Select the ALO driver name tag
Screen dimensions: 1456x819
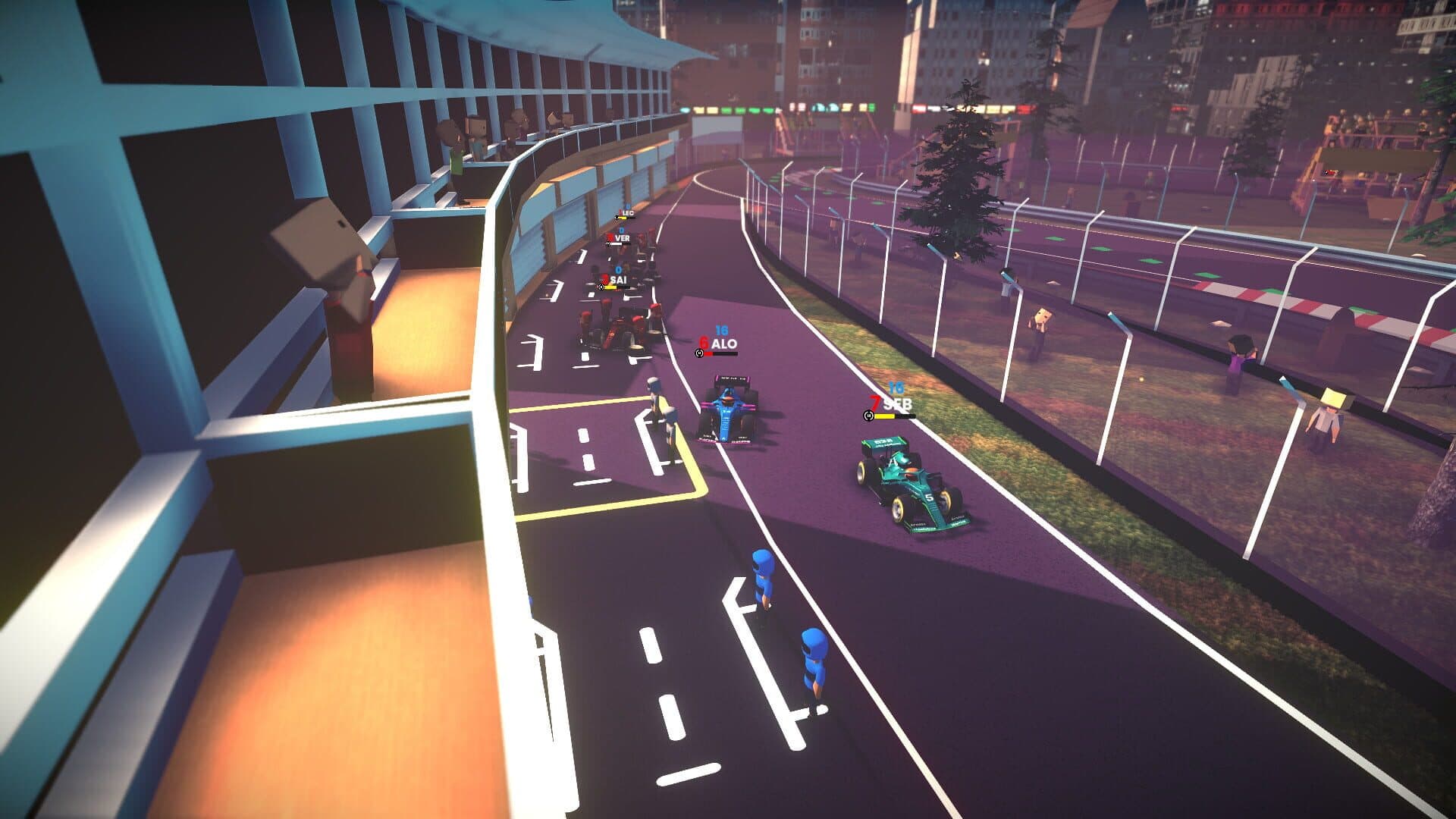tap(723, 344)
